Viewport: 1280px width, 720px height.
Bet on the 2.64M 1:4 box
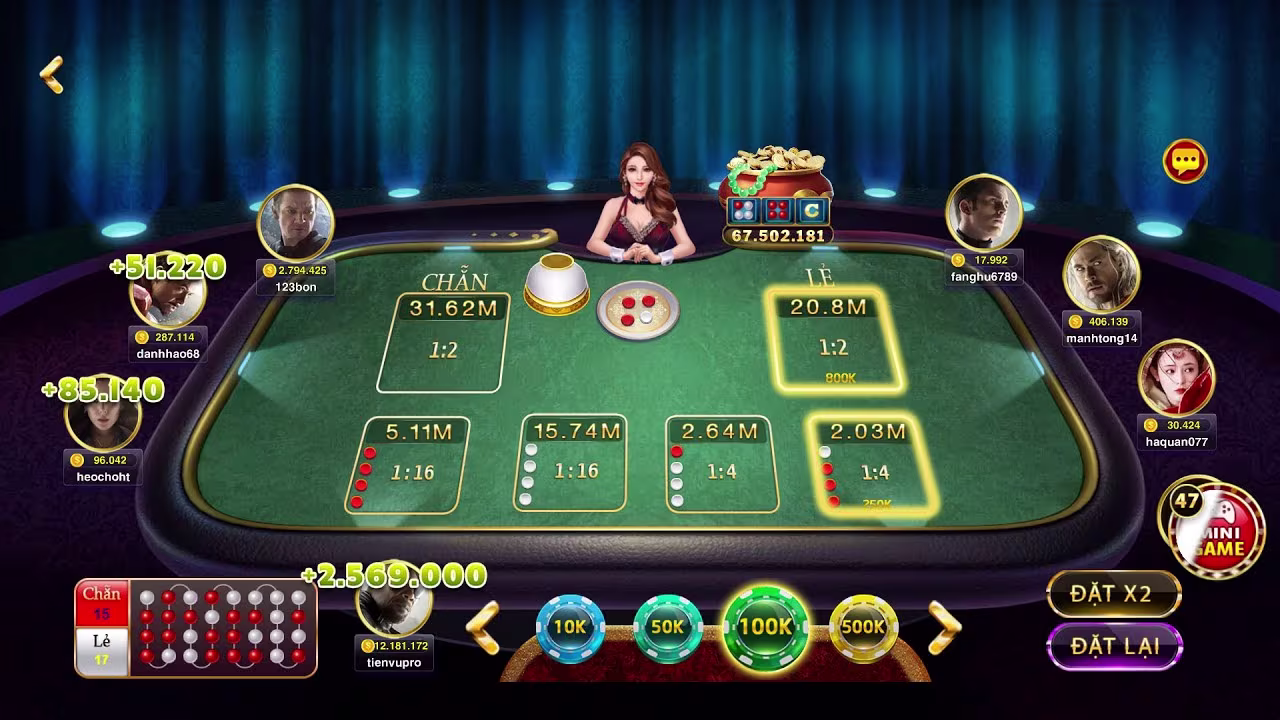click(719, 463)
